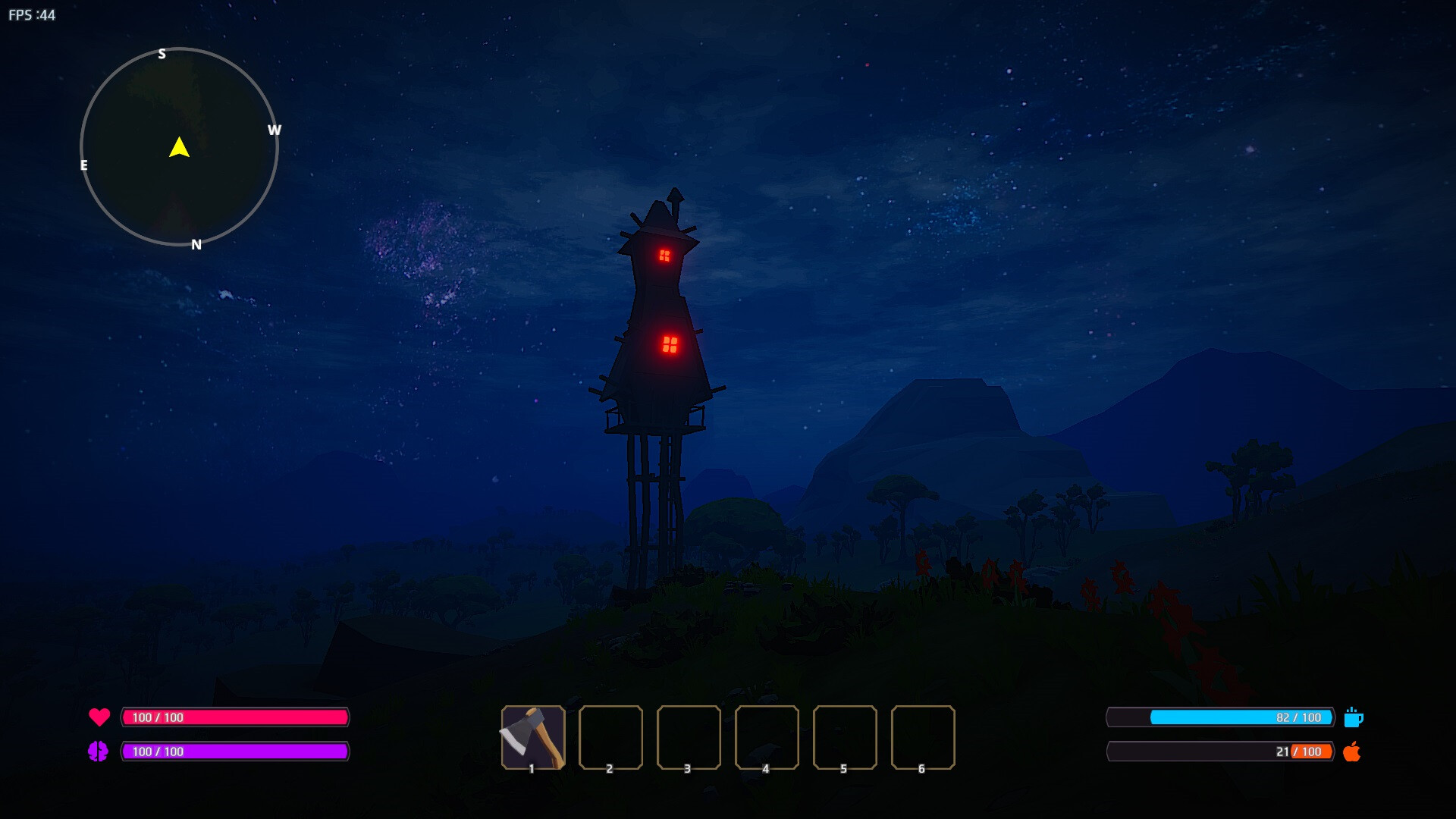Click the blue cup thirst icon
Viewport: 1456px width, 819px height.
(1353, 717)
